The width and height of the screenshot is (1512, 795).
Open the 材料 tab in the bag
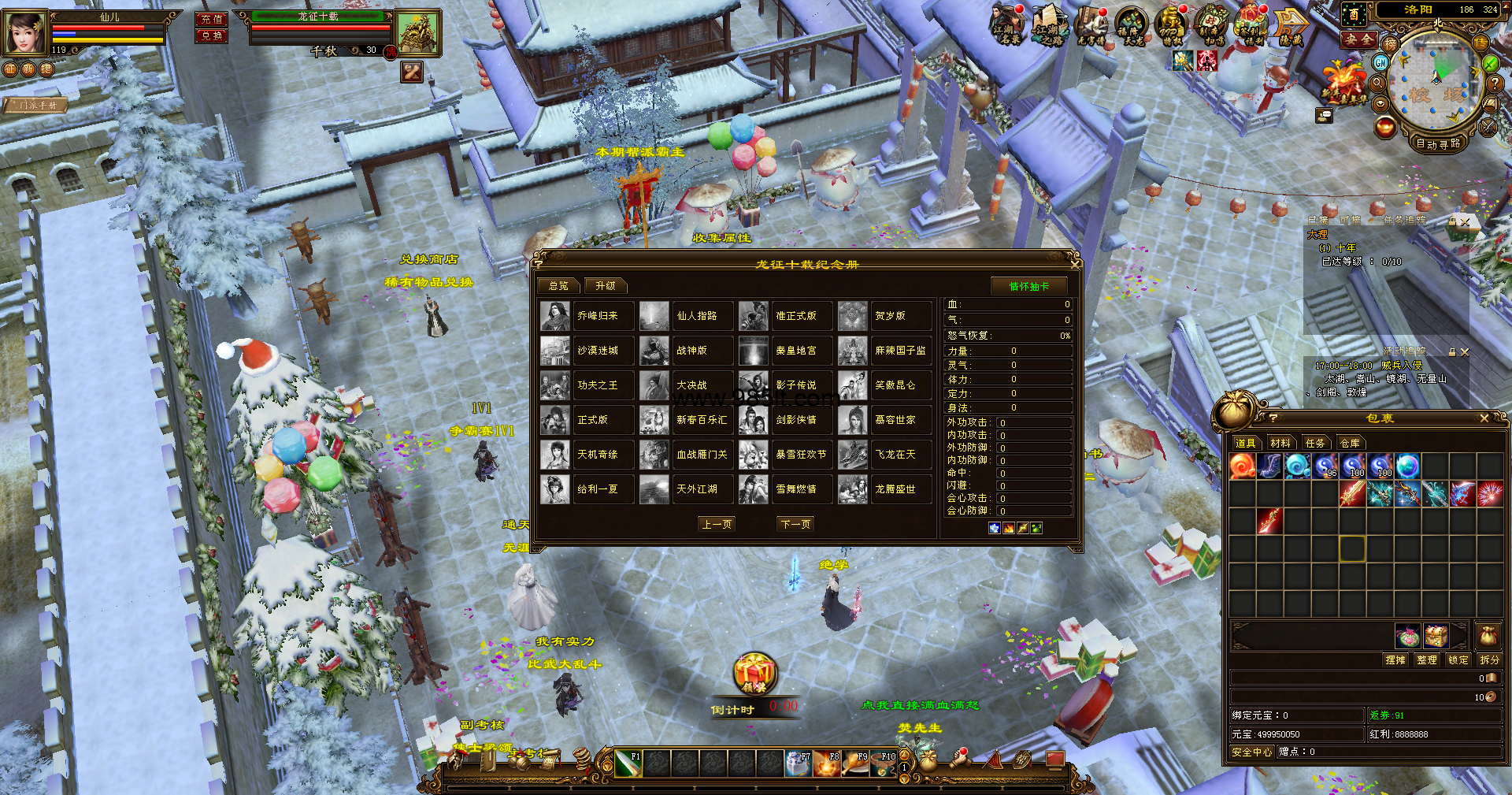1280,443
